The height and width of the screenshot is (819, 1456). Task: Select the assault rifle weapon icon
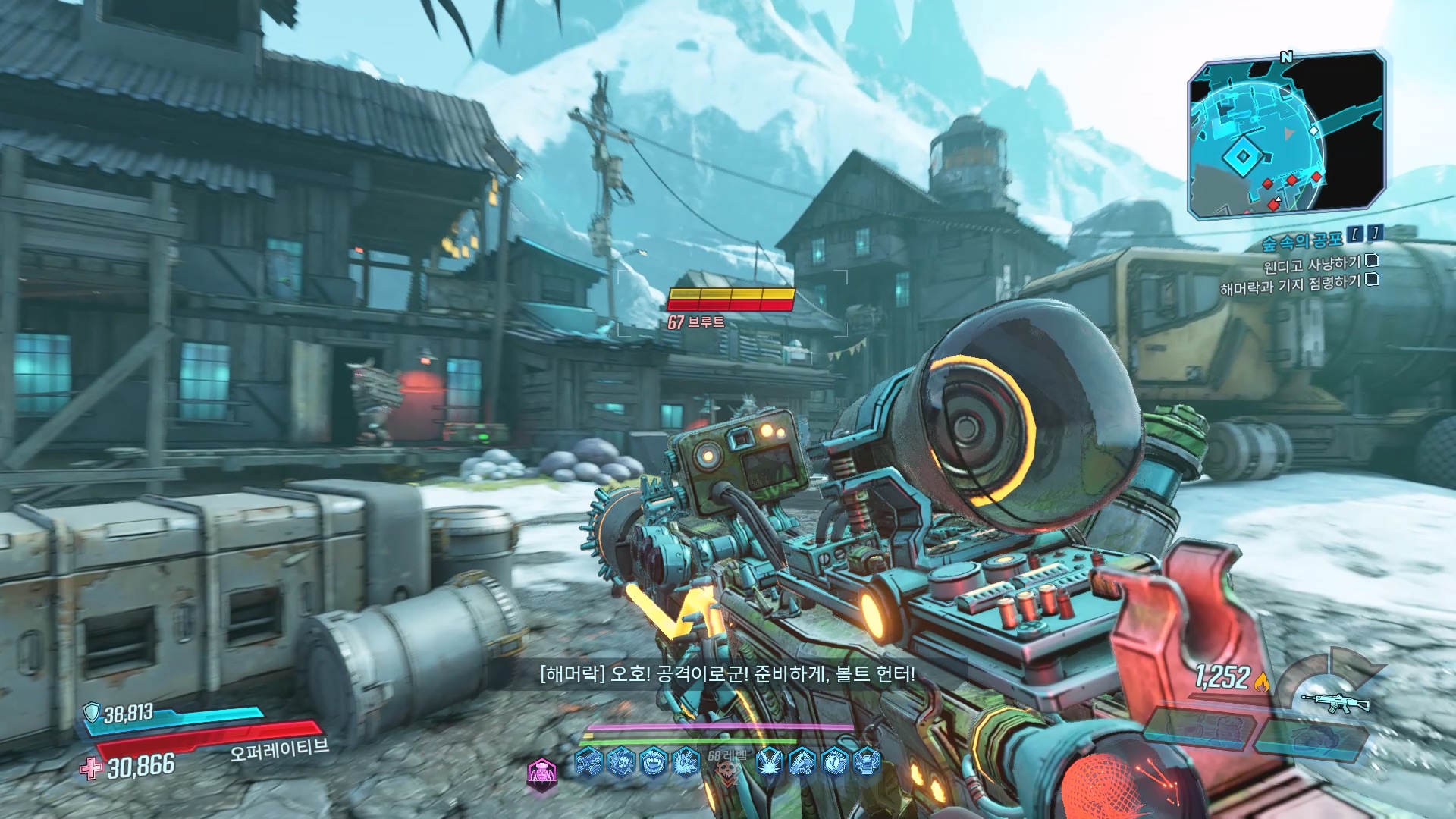tap(1335, 702)
